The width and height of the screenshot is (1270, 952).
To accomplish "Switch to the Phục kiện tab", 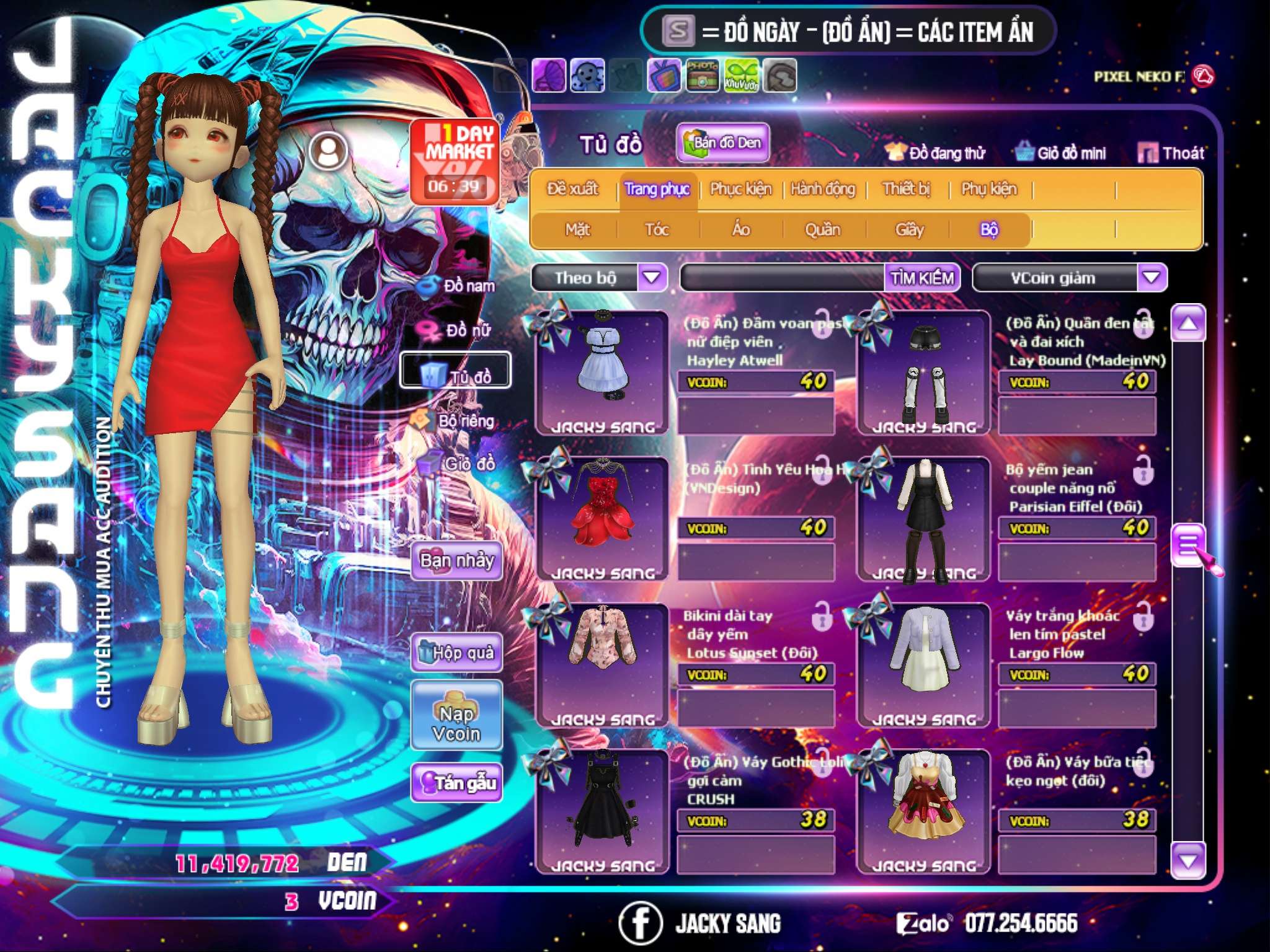I will coord(740,189).
